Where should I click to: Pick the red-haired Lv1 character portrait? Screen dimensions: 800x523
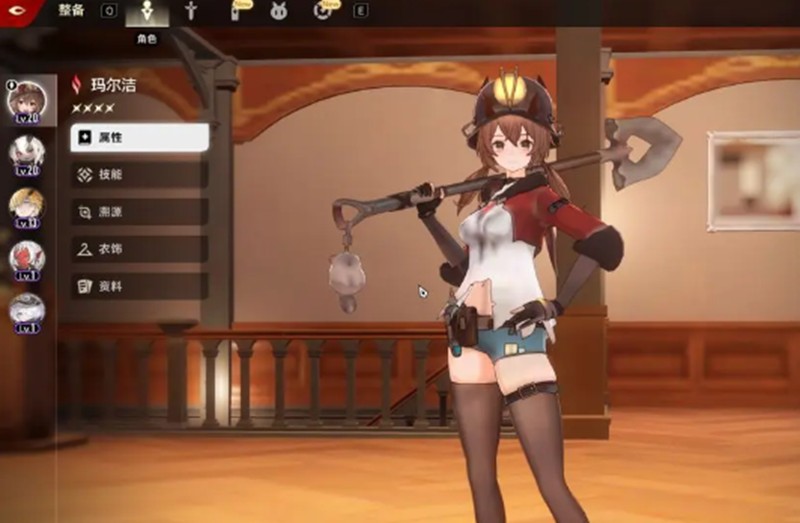(x=27, y=258)
